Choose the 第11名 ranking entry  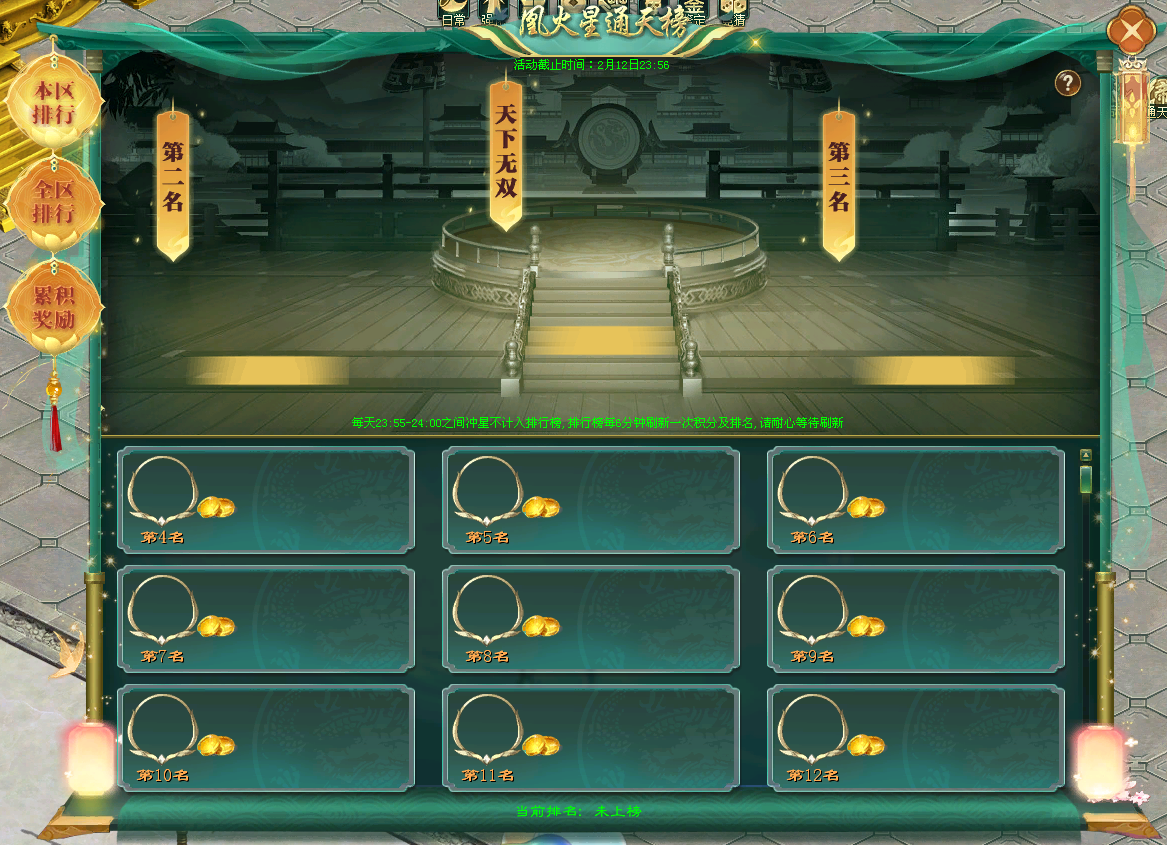[591, 738]
